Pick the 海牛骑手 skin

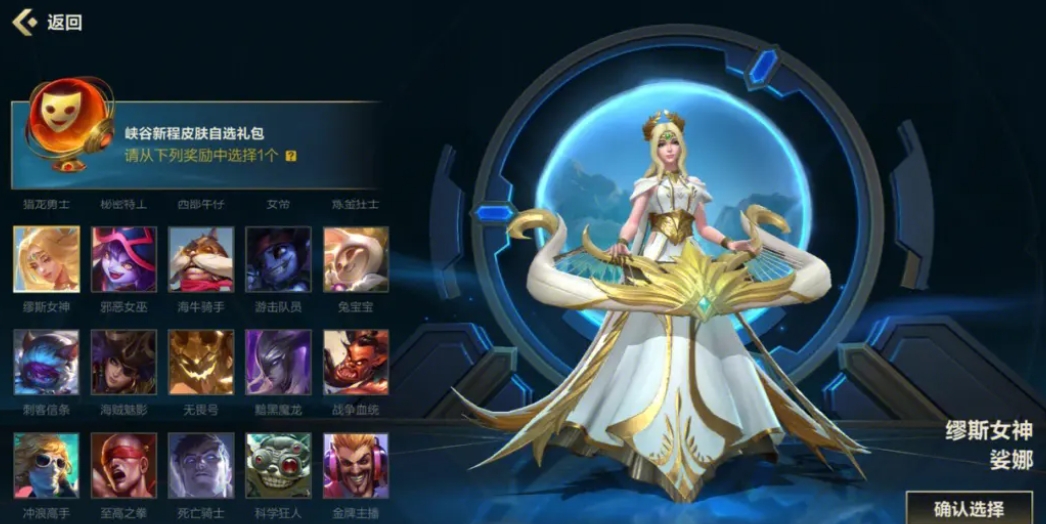(201, 259)
